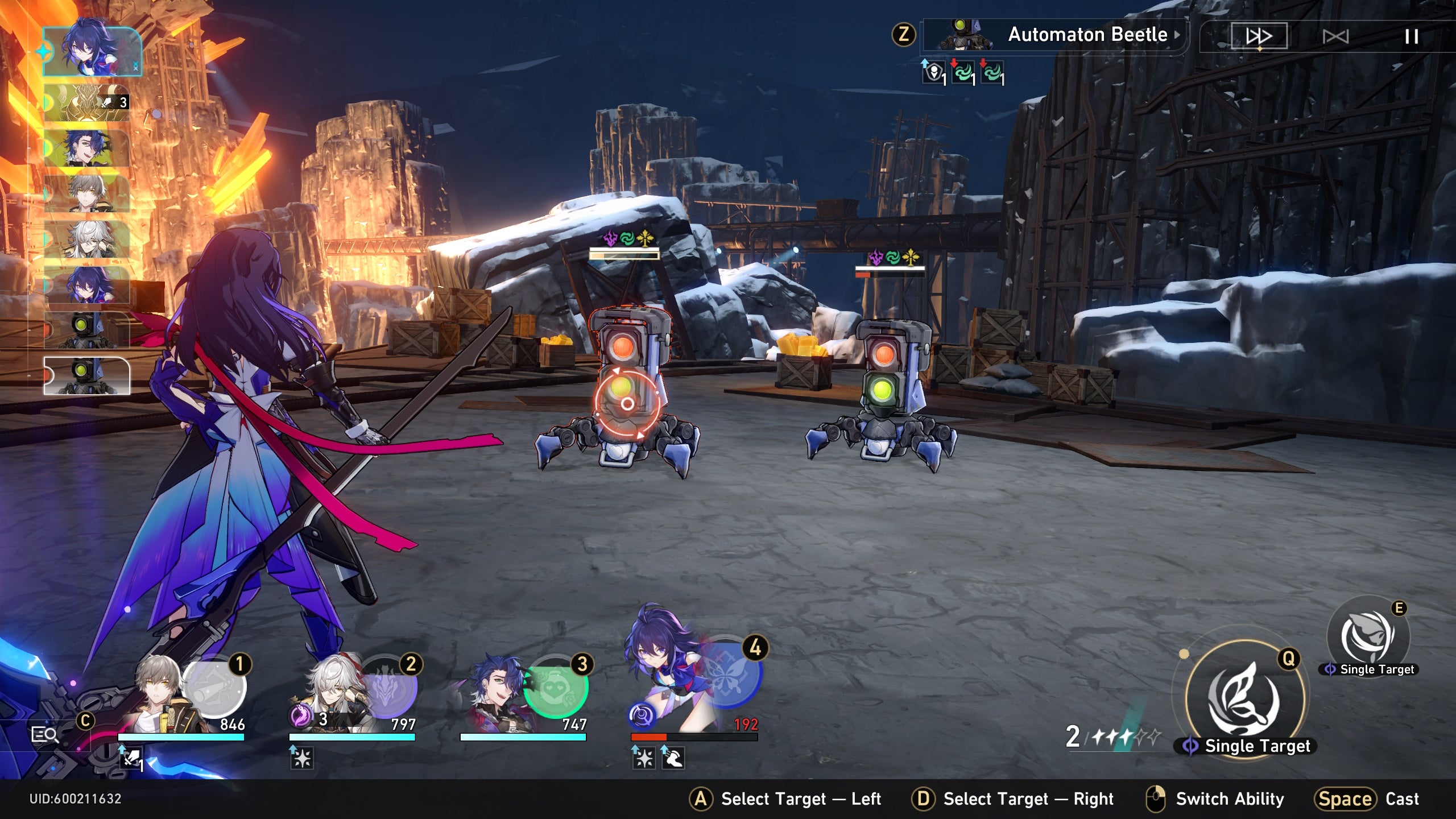The height and width of the screenshot is (819, 1456).
Task: Select the bottom beetle turn-order portrait
Action: pos(87,375)
